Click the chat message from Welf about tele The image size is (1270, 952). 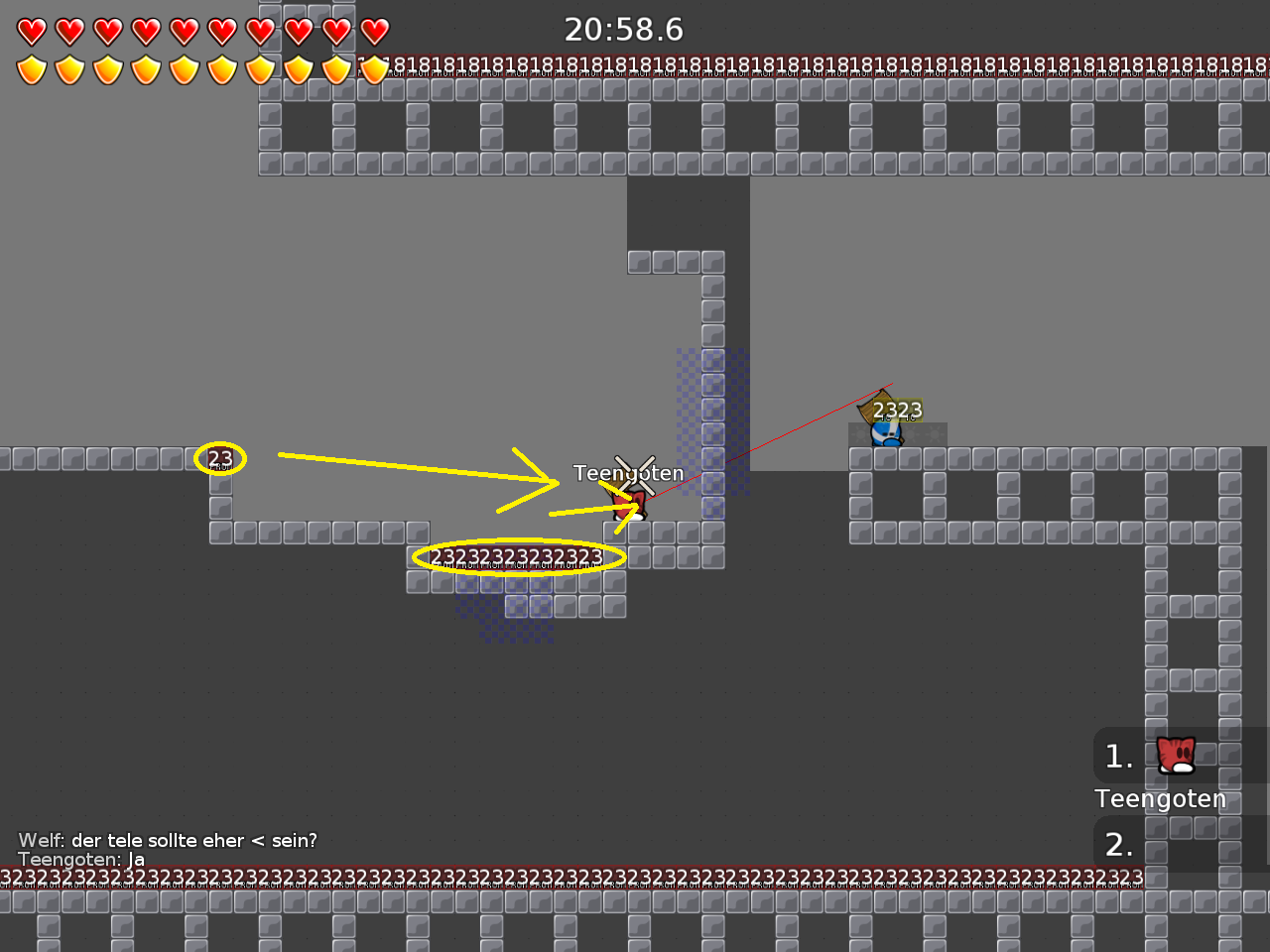(x=166, y=840)
